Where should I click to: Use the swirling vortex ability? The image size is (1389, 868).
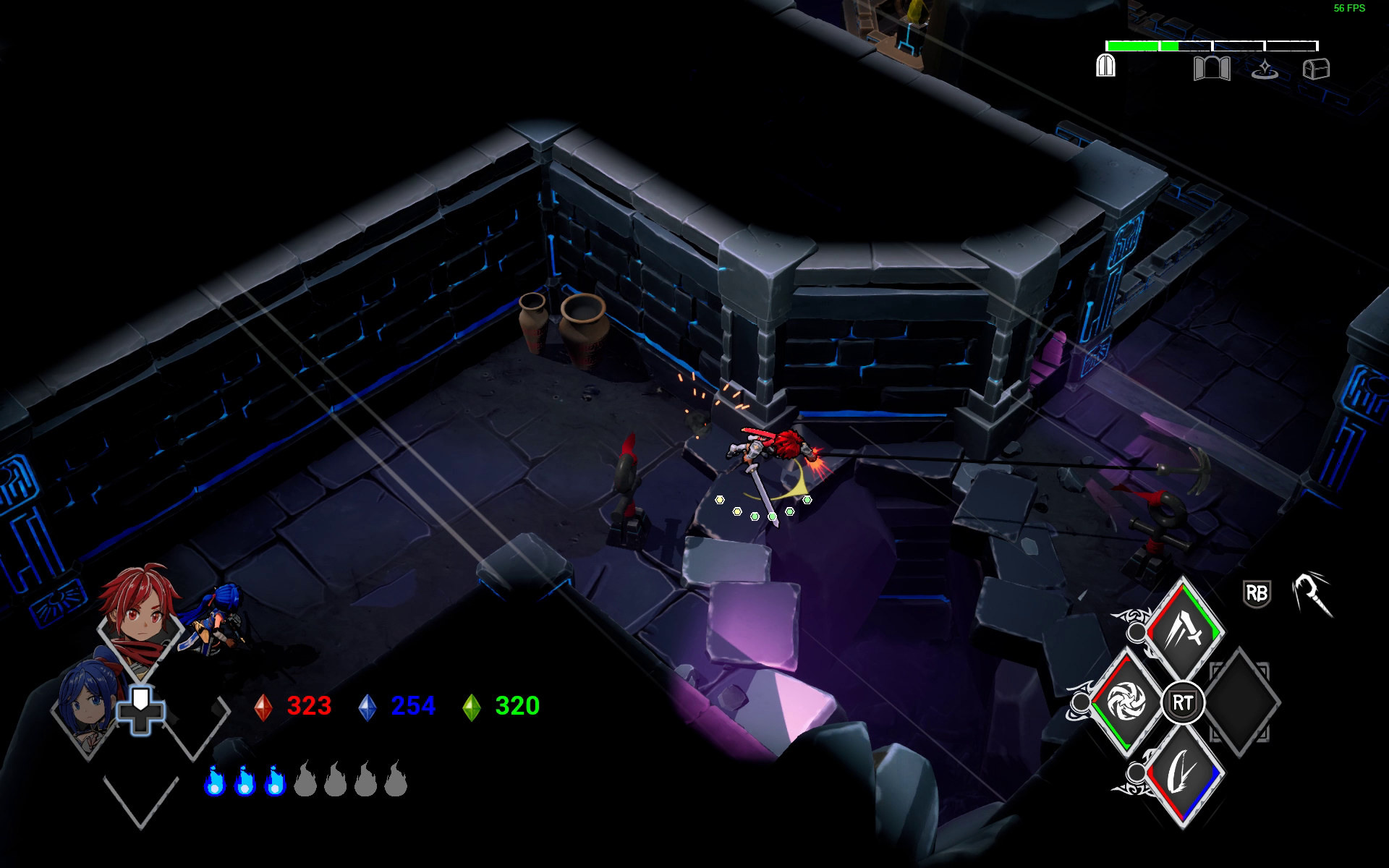click(x=1126, y=702)
